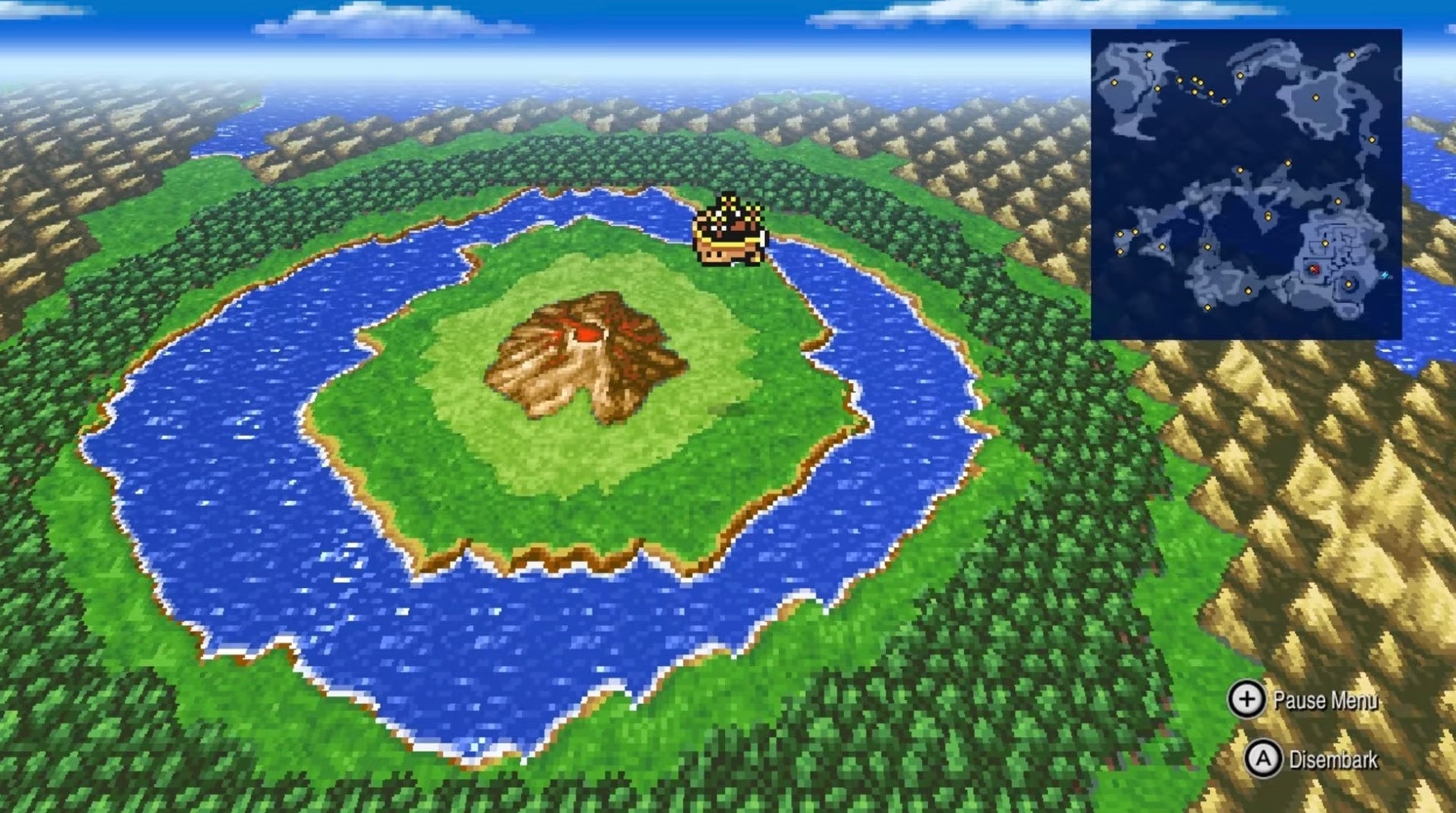The width and height of the screenshot is (1456, 813).
Task: Select the cluster of yellow markers in the minimap's northwest
Action: coord(1197,83)
